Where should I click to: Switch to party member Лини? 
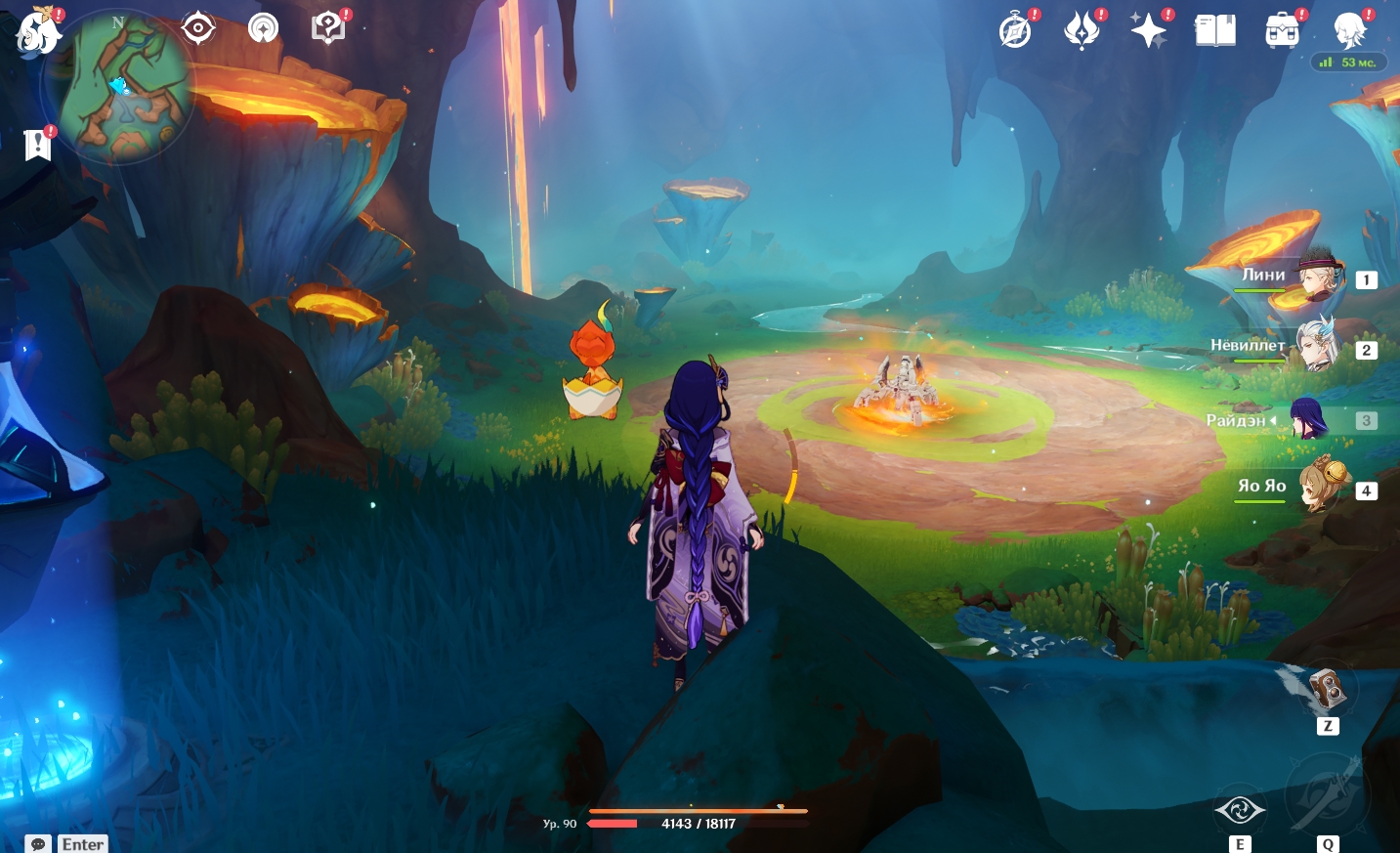click(1319, 277)
